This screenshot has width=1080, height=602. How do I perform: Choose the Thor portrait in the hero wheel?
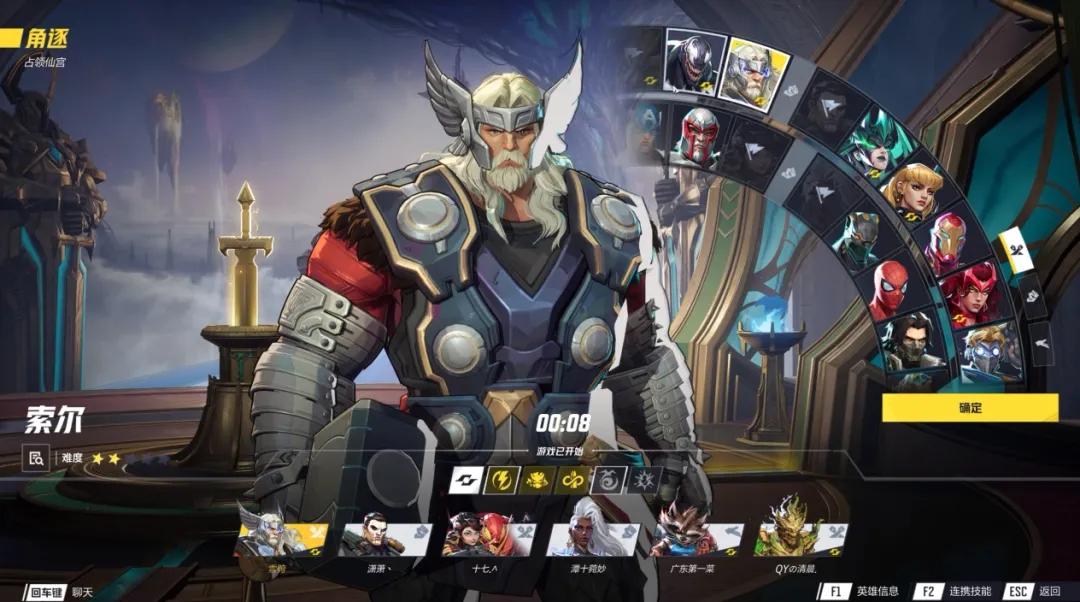(x=752, y=72)
